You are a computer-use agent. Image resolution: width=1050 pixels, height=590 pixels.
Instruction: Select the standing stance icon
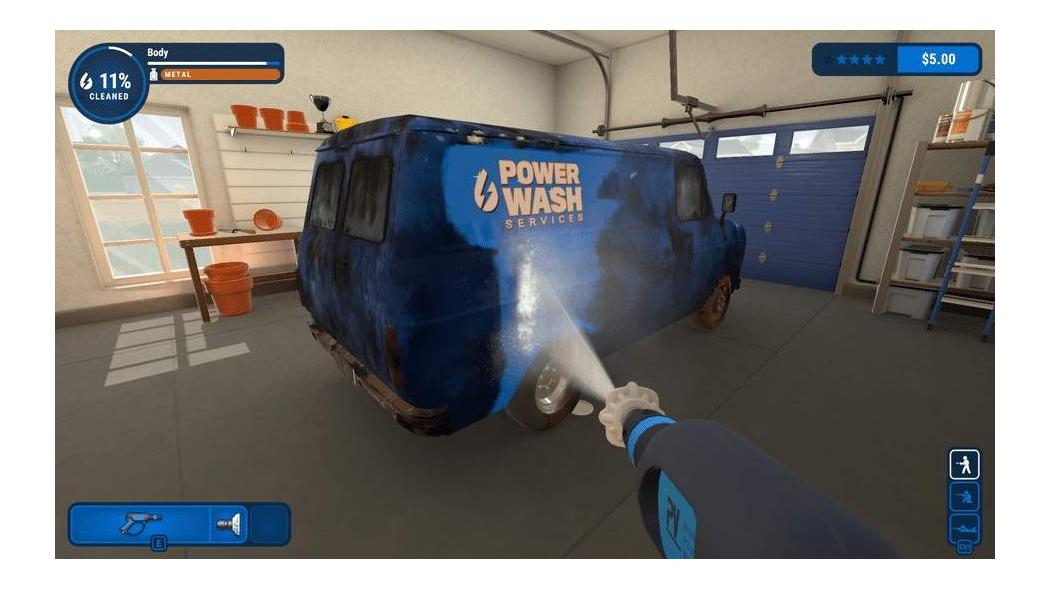964,464
